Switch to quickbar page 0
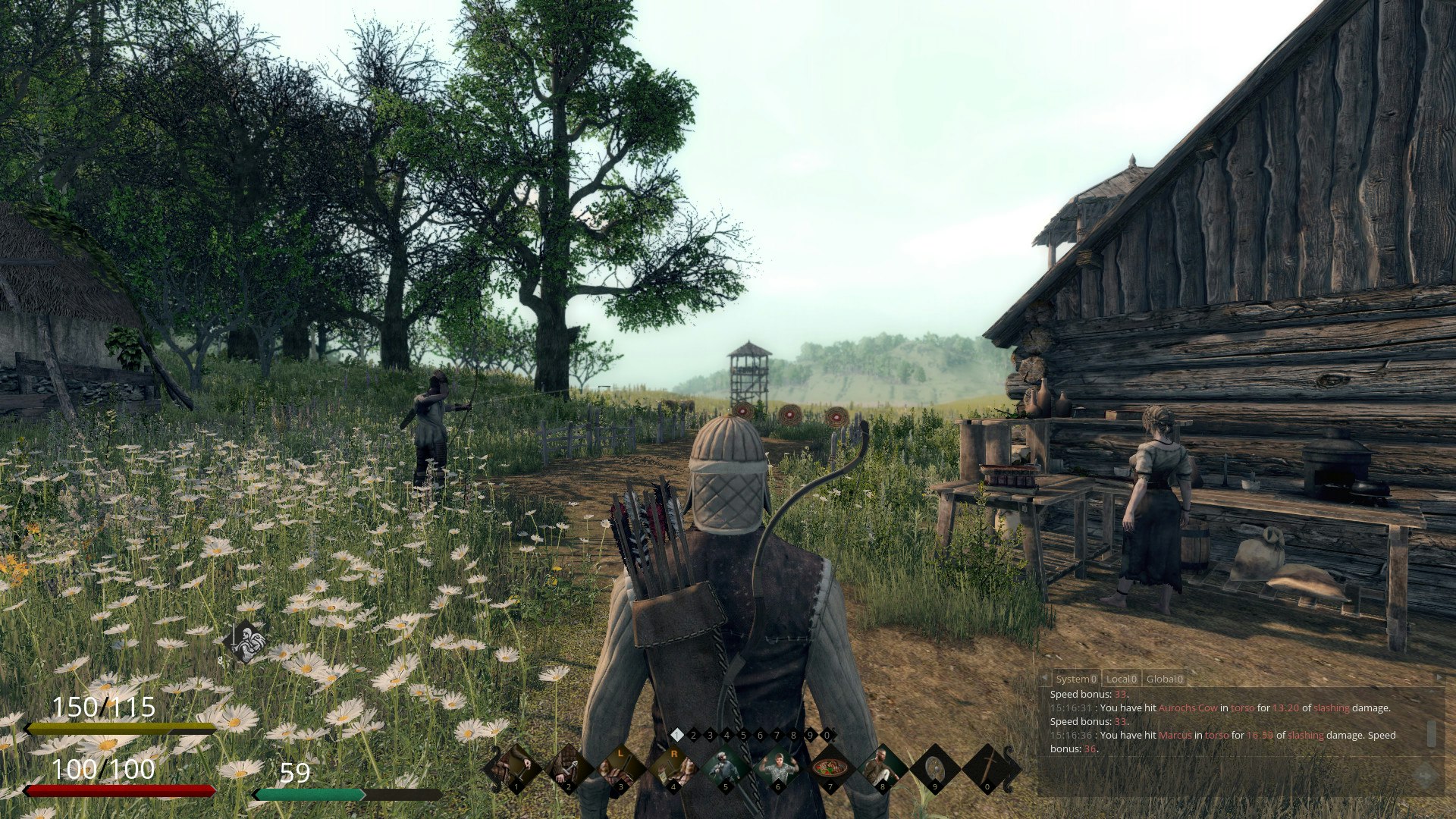This screenshot has width=1456, height=819. coord(827,736)
